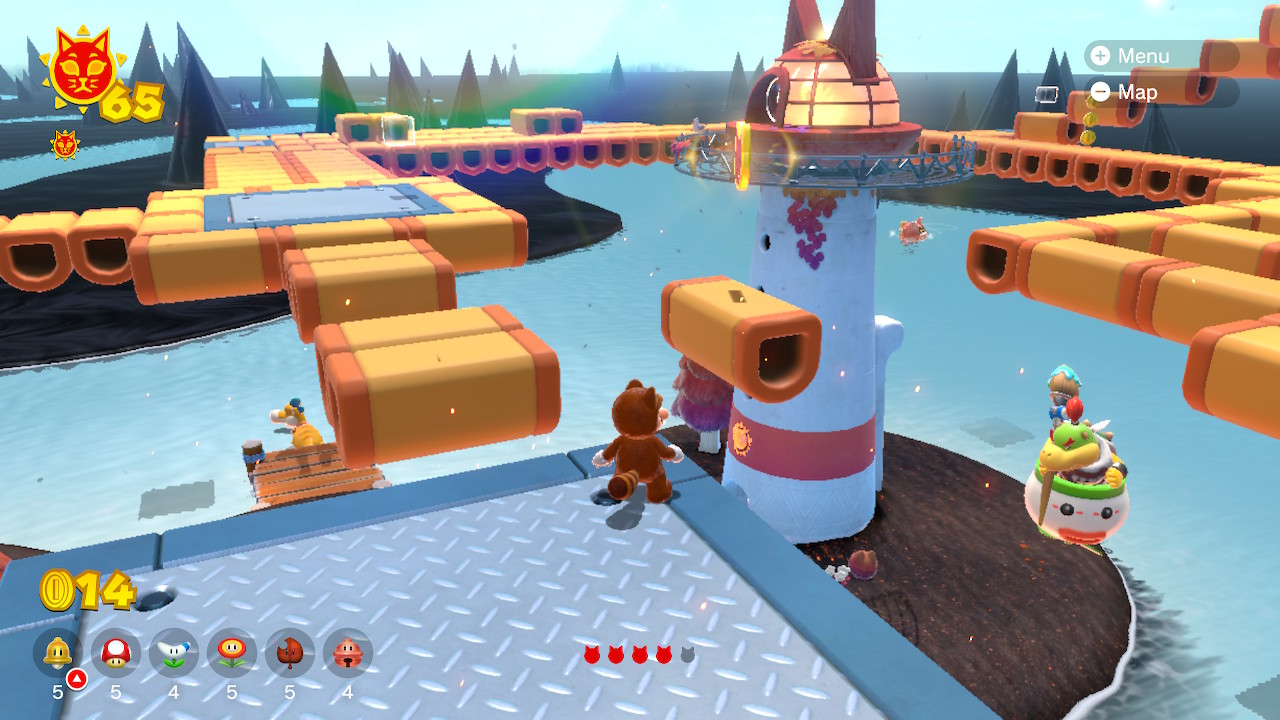Select the Boomerang Flower item slot
Viewport: 1280px width, 720px height.
click(x=174, y=653)
